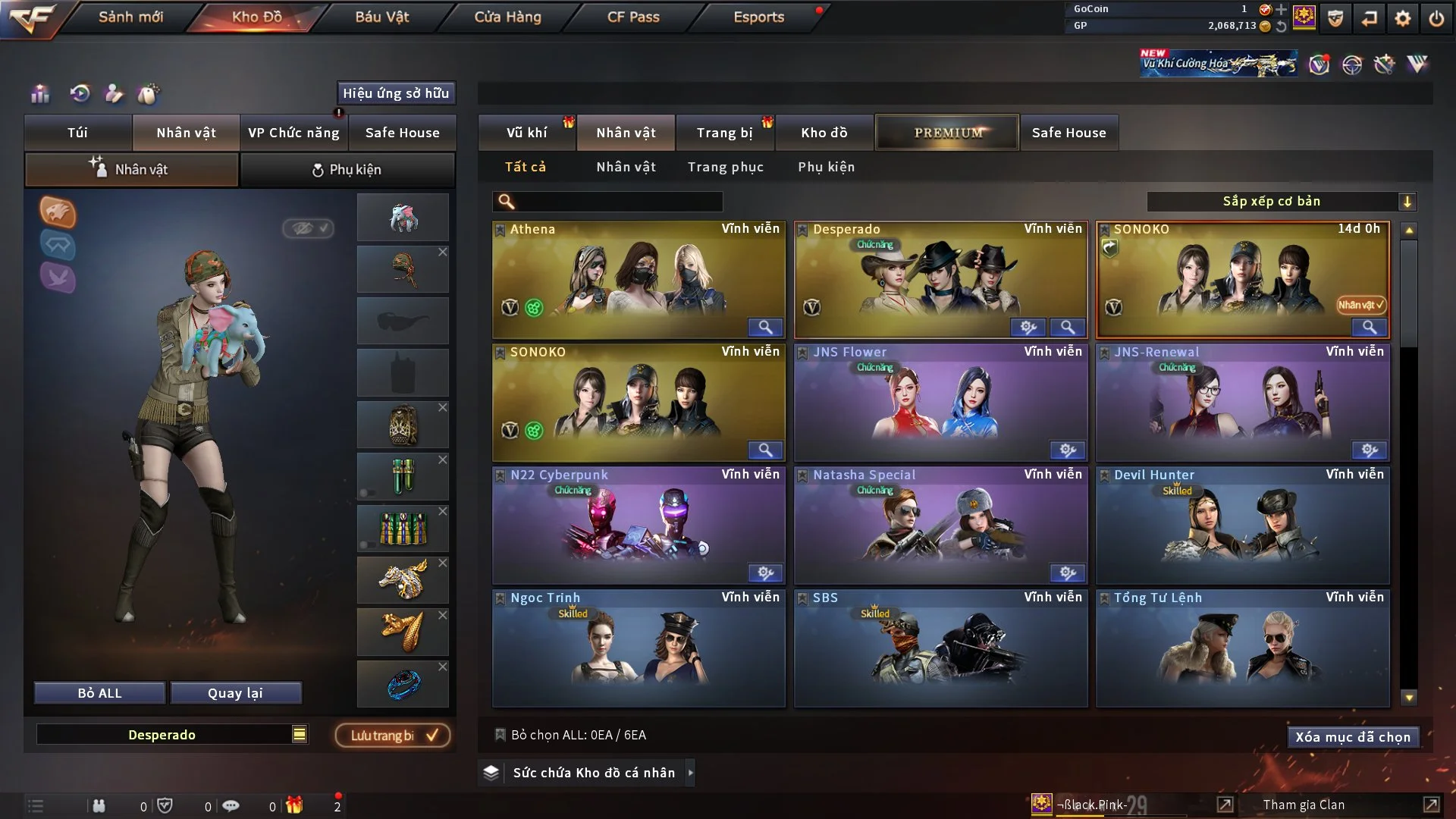Screen dimensions: 1456x819
Task: Open the game settings gear icon
Action: click(1404, 17)
